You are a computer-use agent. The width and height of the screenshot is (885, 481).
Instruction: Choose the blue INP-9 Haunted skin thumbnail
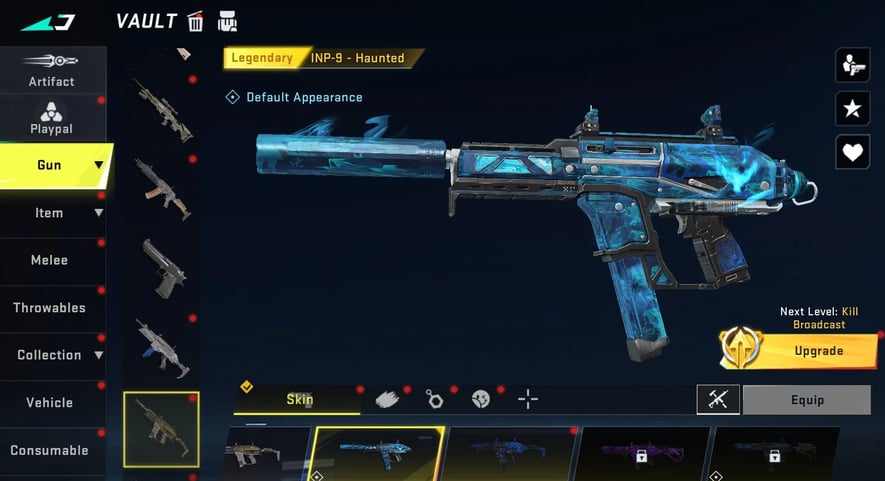[x=379, y=452]
